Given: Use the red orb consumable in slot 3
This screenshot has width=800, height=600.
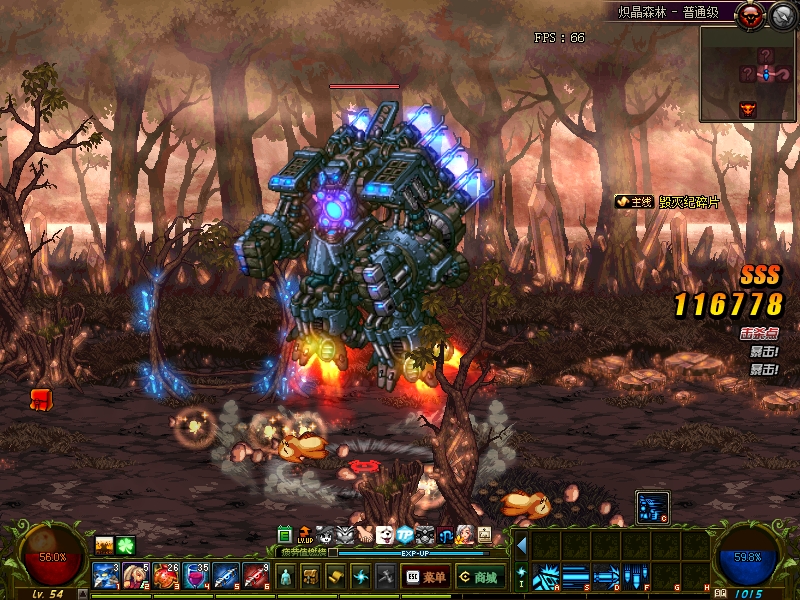Looking at the screenshot, I should click(x=166, y=576).
